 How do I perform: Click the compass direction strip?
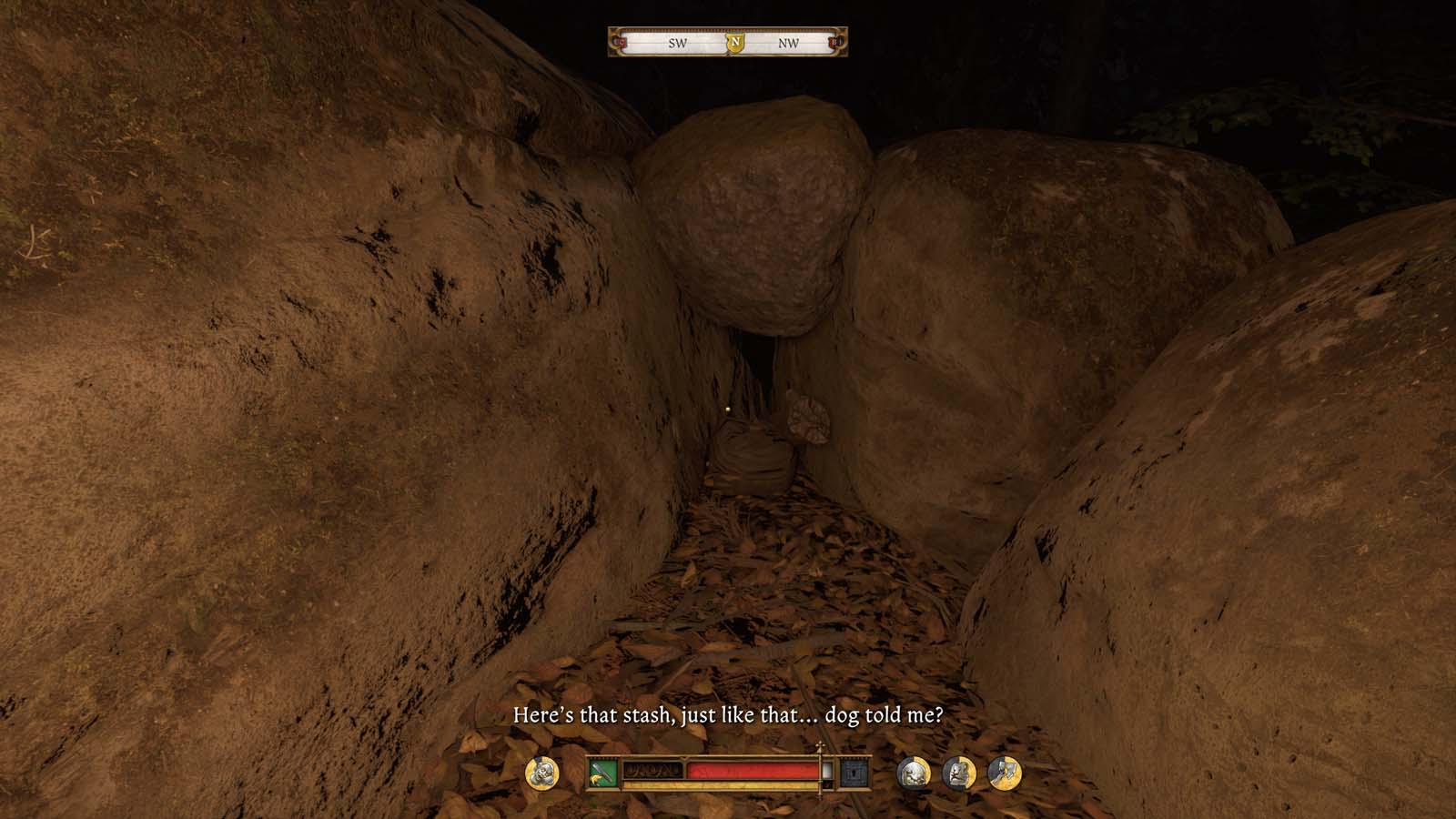coord(679,43)
